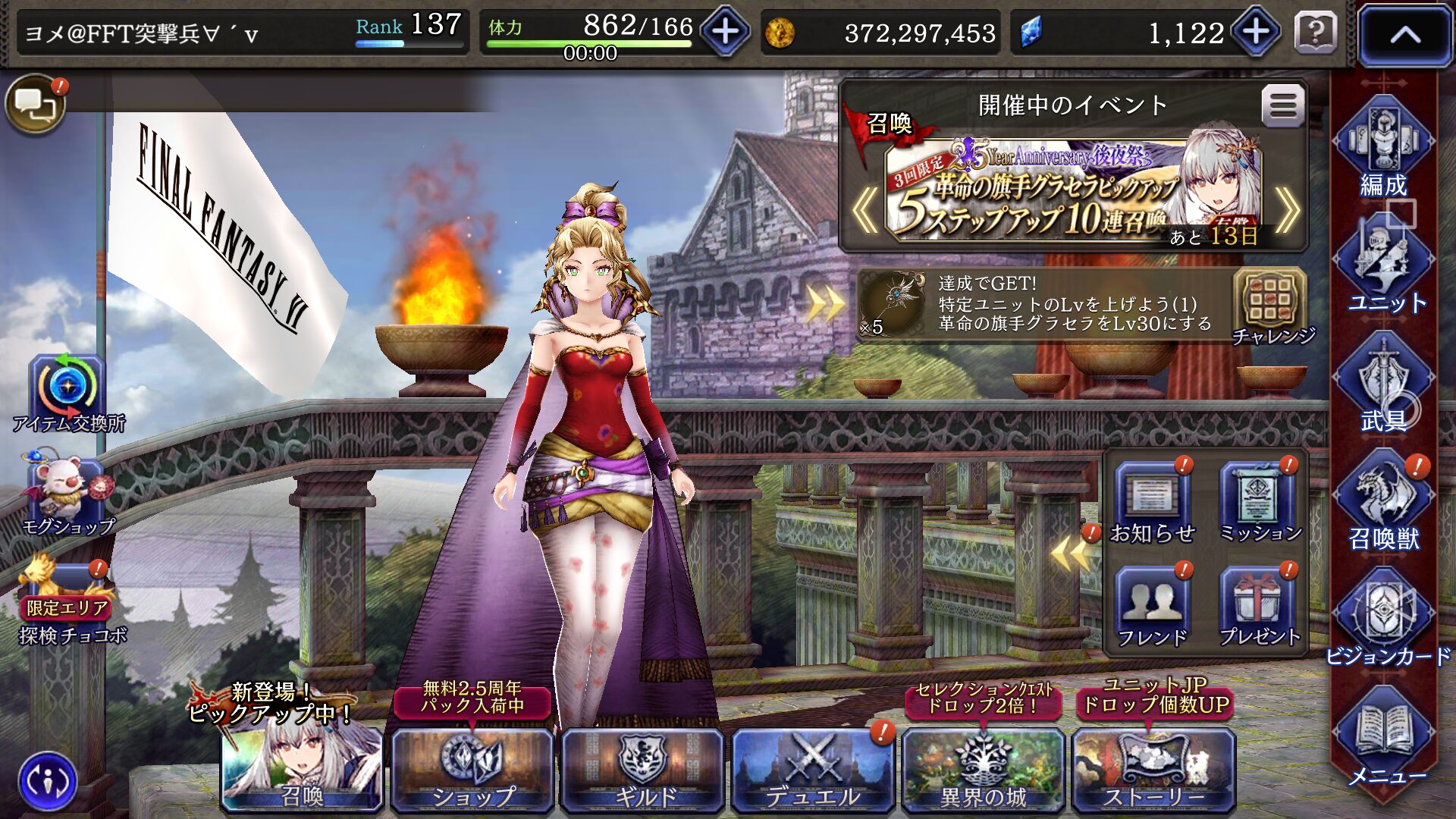Enter the ギルド guild
The image size is (1456, 819).
point(643,770)
